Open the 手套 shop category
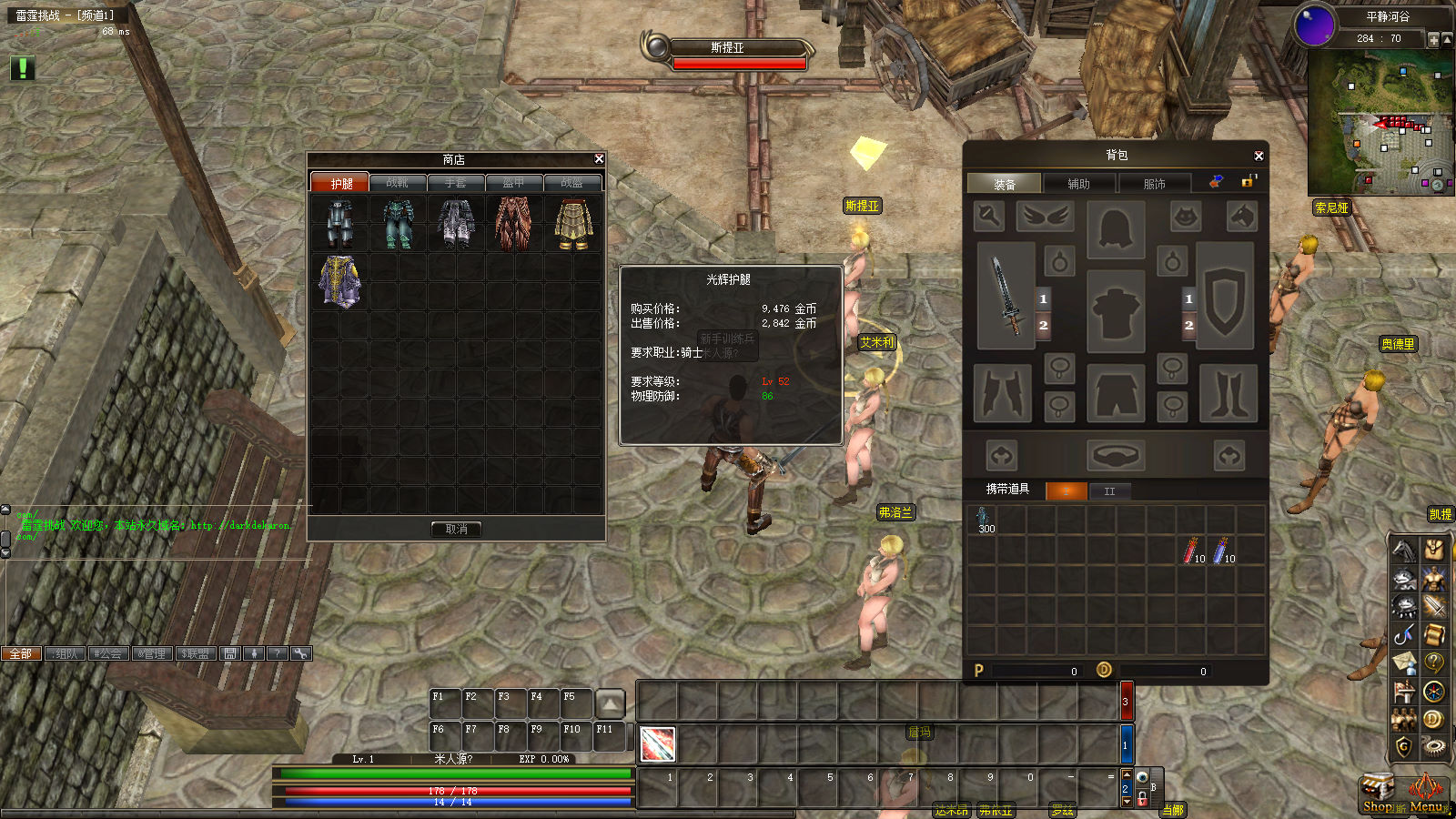The width and height of the screenshot is (1456, 819). [x=456, y=183]
